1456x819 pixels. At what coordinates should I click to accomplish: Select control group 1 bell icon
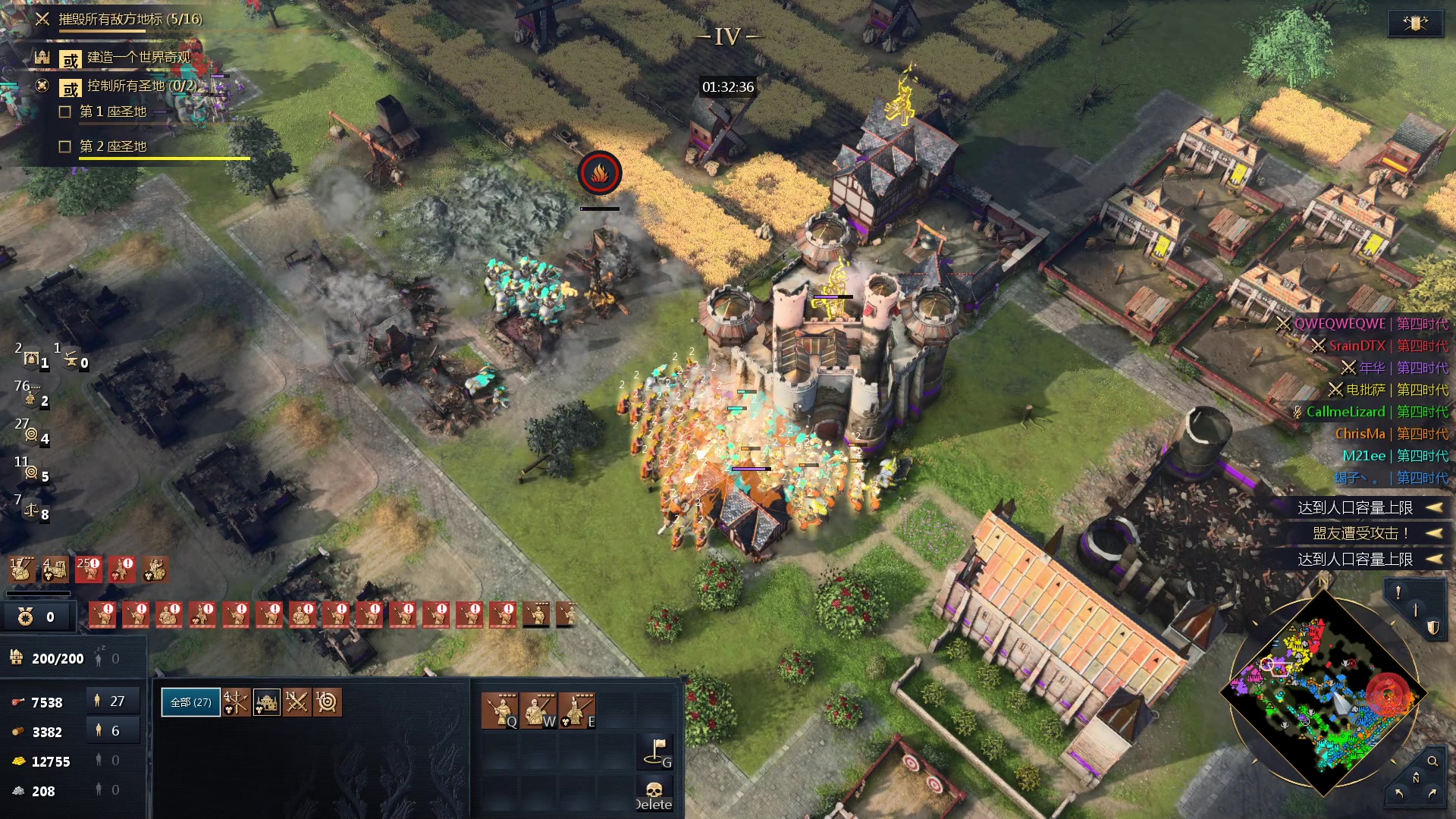(33, 359)
